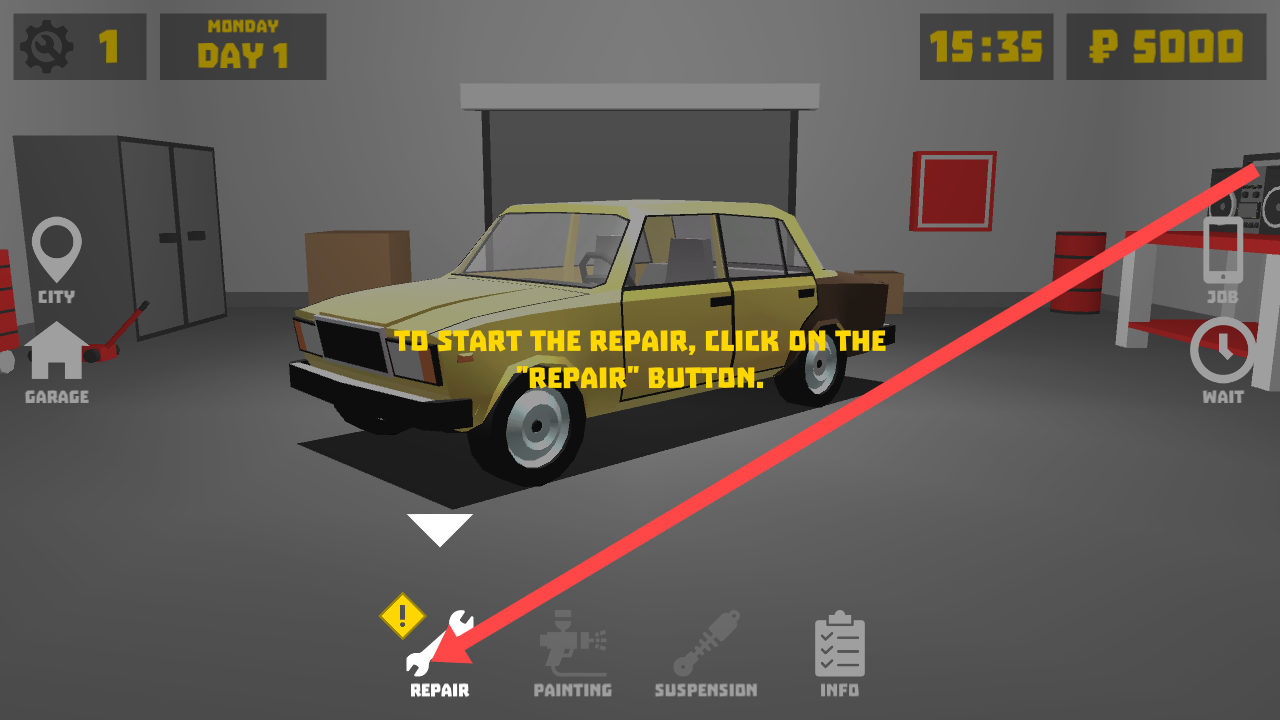Viewport: 1280px width, 720px height.
Task: Open the Repair wrench menu
Action: tap(438, 650)
